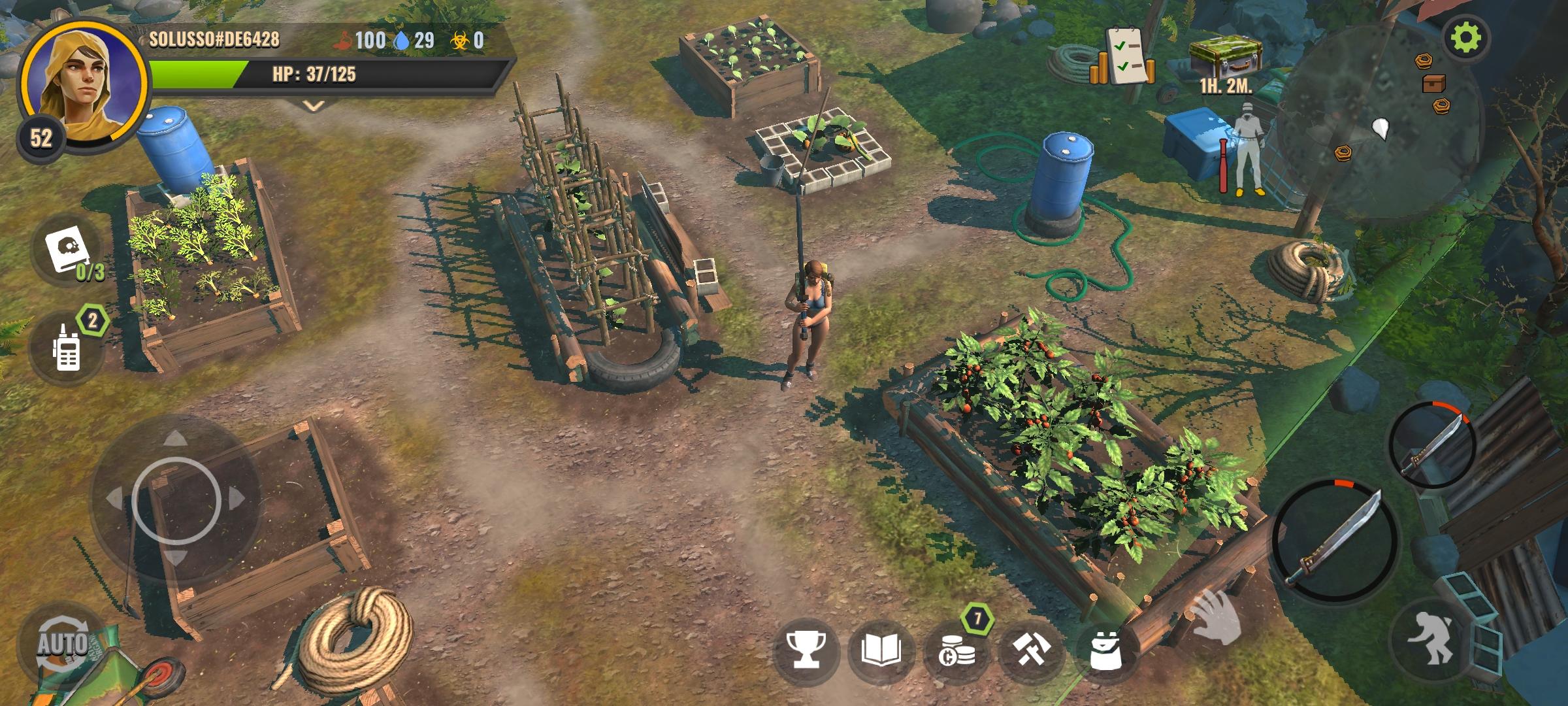1568x706 pixels.
Task: Open the open-book journal icon
Action: coord(882,650)
